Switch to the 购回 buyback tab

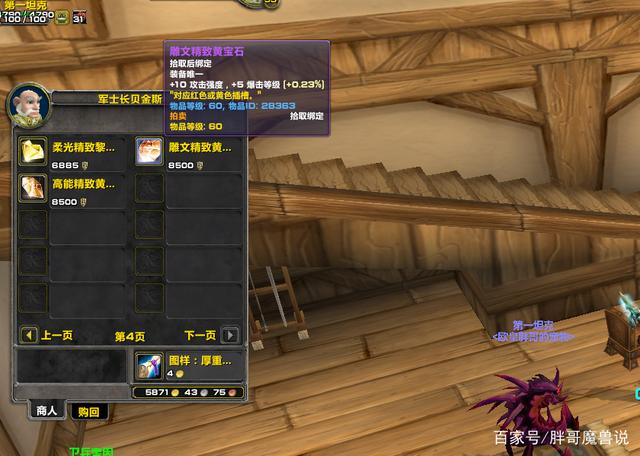88,411
